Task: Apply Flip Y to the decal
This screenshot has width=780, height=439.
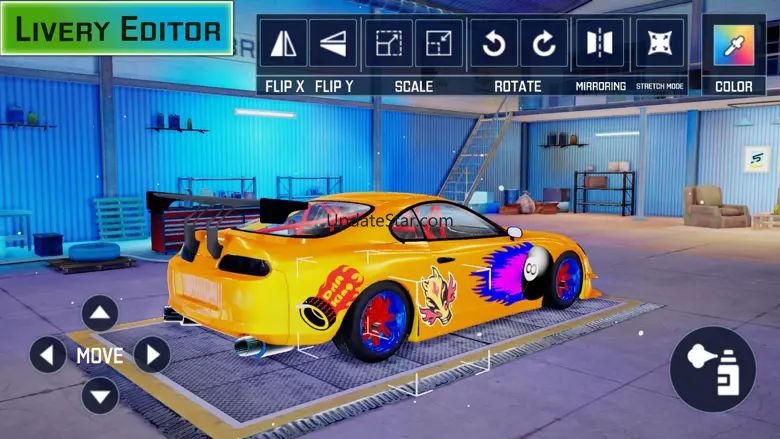Action: pos(333,43)
